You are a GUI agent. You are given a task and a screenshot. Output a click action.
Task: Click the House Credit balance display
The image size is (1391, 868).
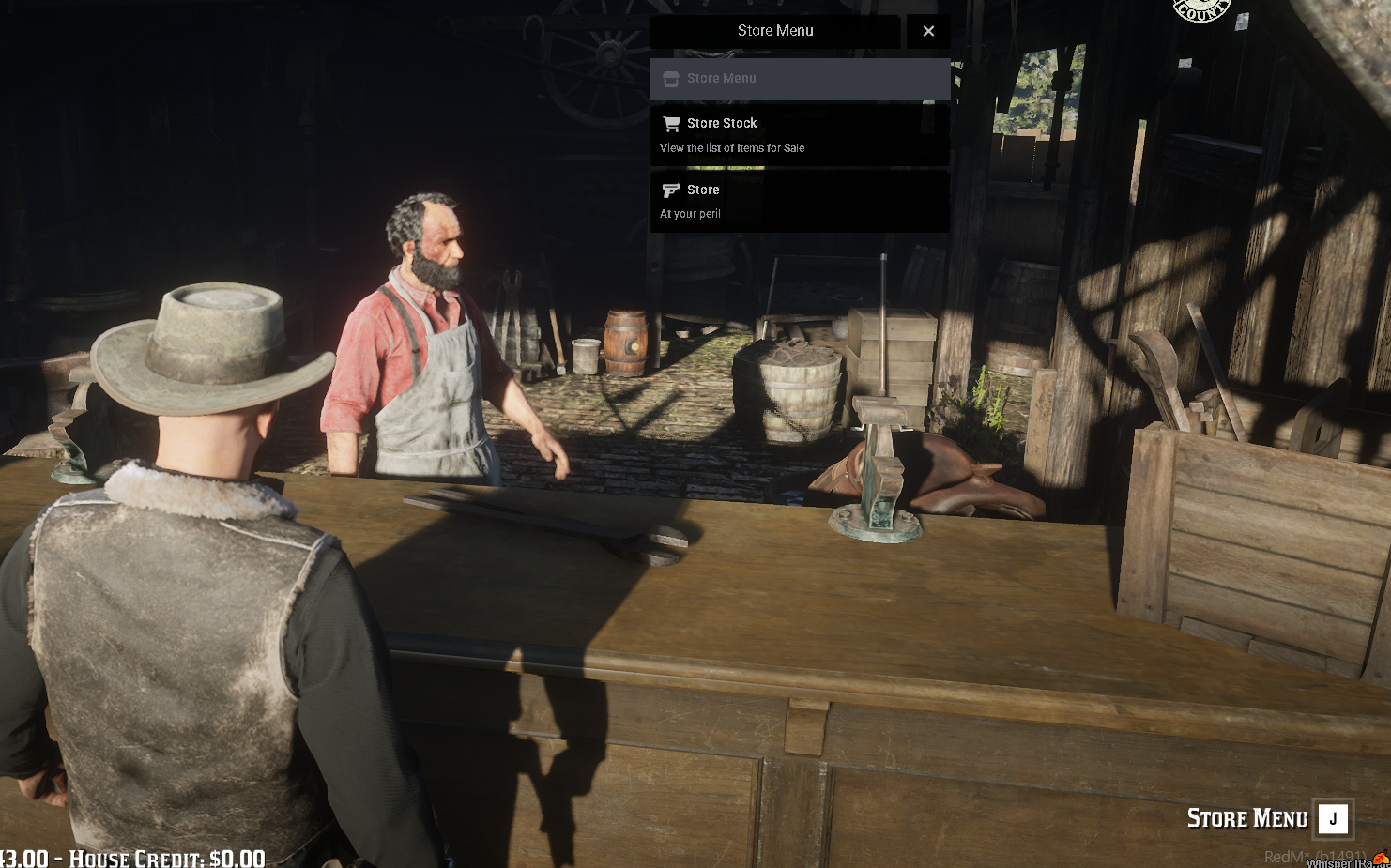point(133,858)
